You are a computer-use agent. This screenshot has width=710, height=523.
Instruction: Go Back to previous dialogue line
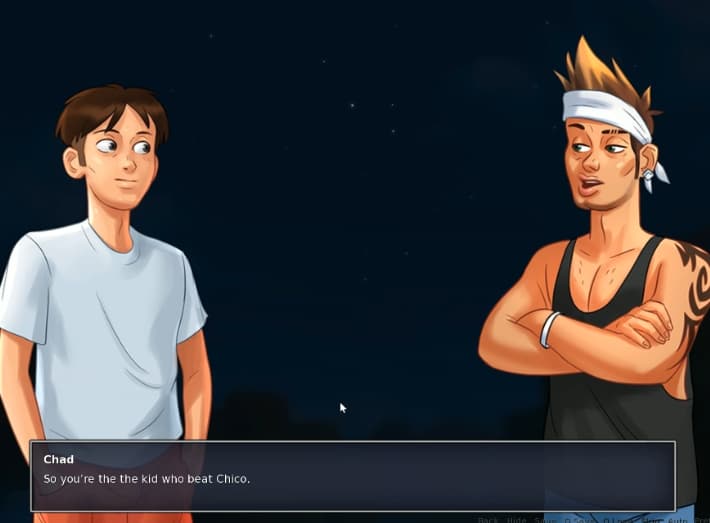click(x=488, y=520)
